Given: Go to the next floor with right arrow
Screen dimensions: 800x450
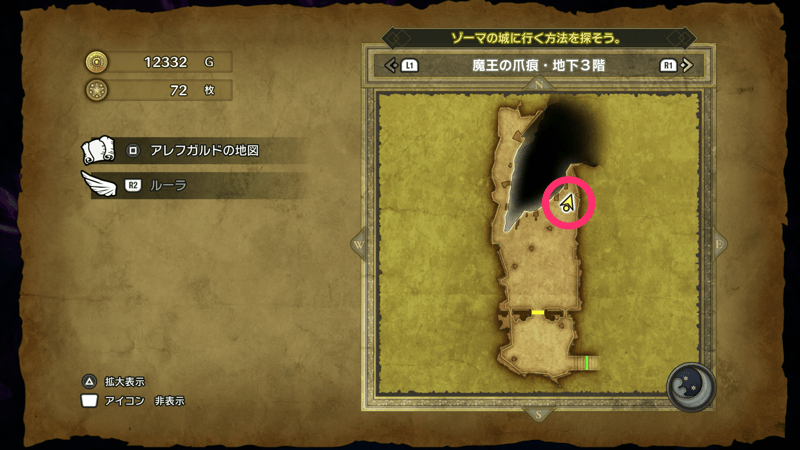Looking at the screenshot, I should [x=686, y=66].
